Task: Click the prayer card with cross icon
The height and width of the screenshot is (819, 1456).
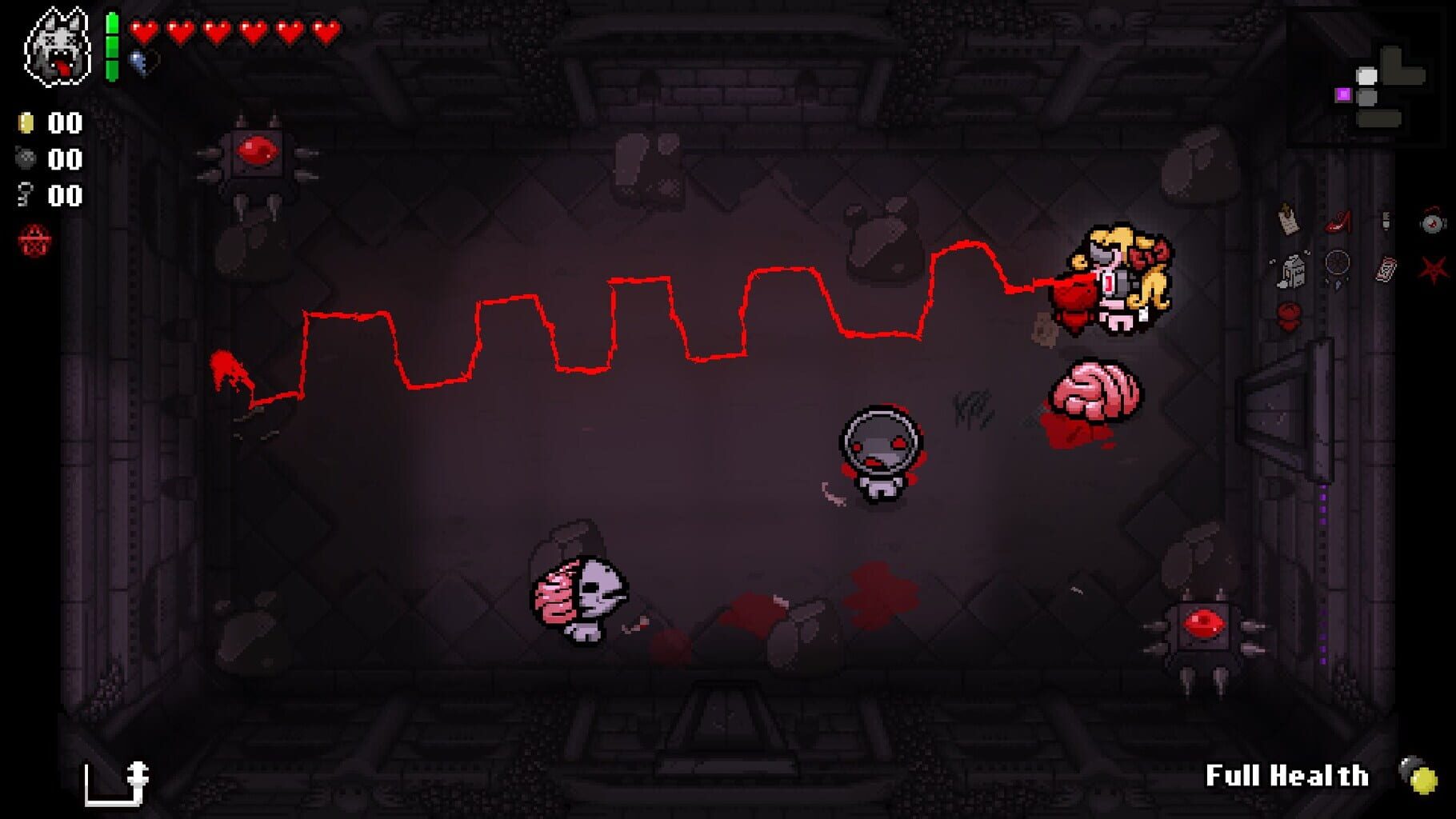Action: pos(1288,220)
